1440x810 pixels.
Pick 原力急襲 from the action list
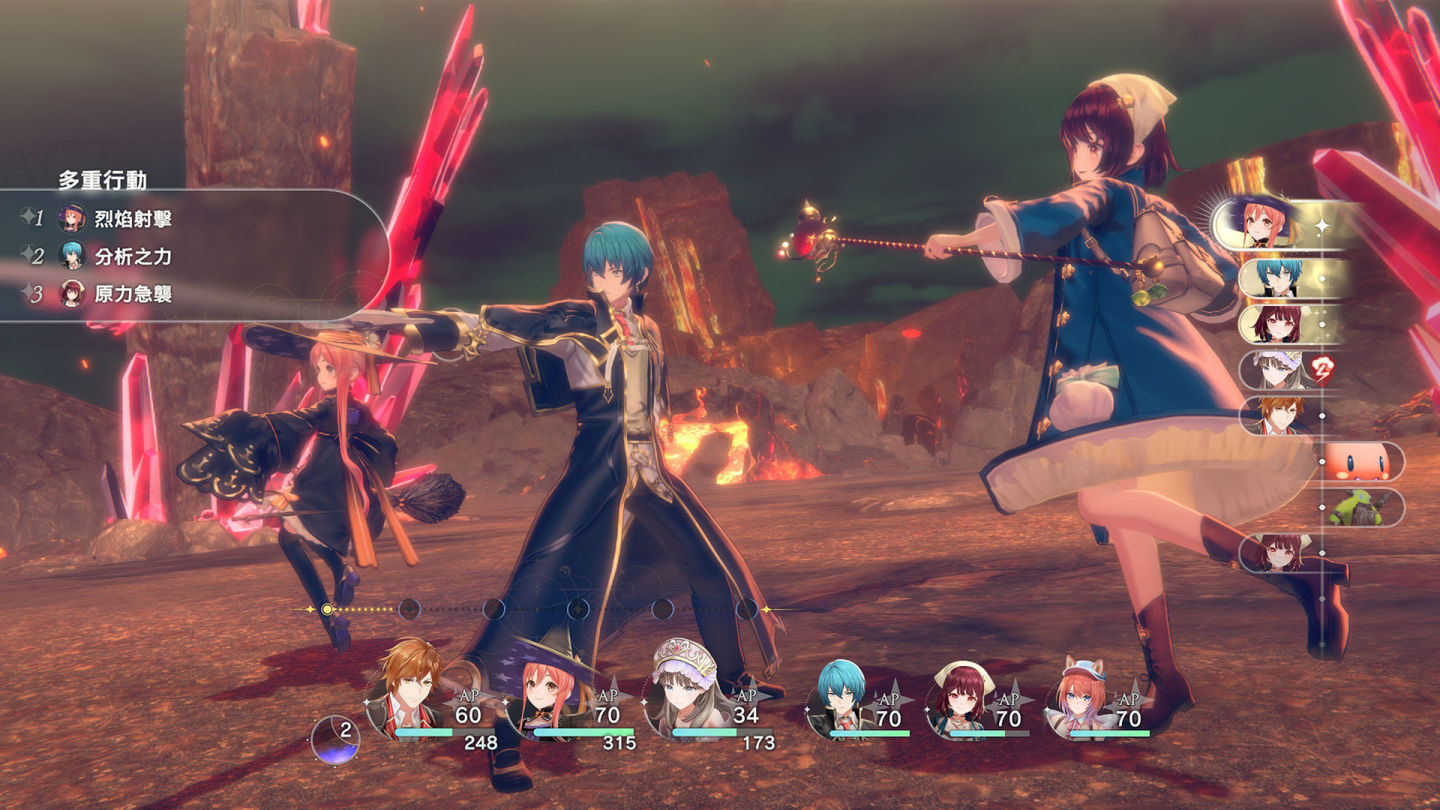coord(132,293)
